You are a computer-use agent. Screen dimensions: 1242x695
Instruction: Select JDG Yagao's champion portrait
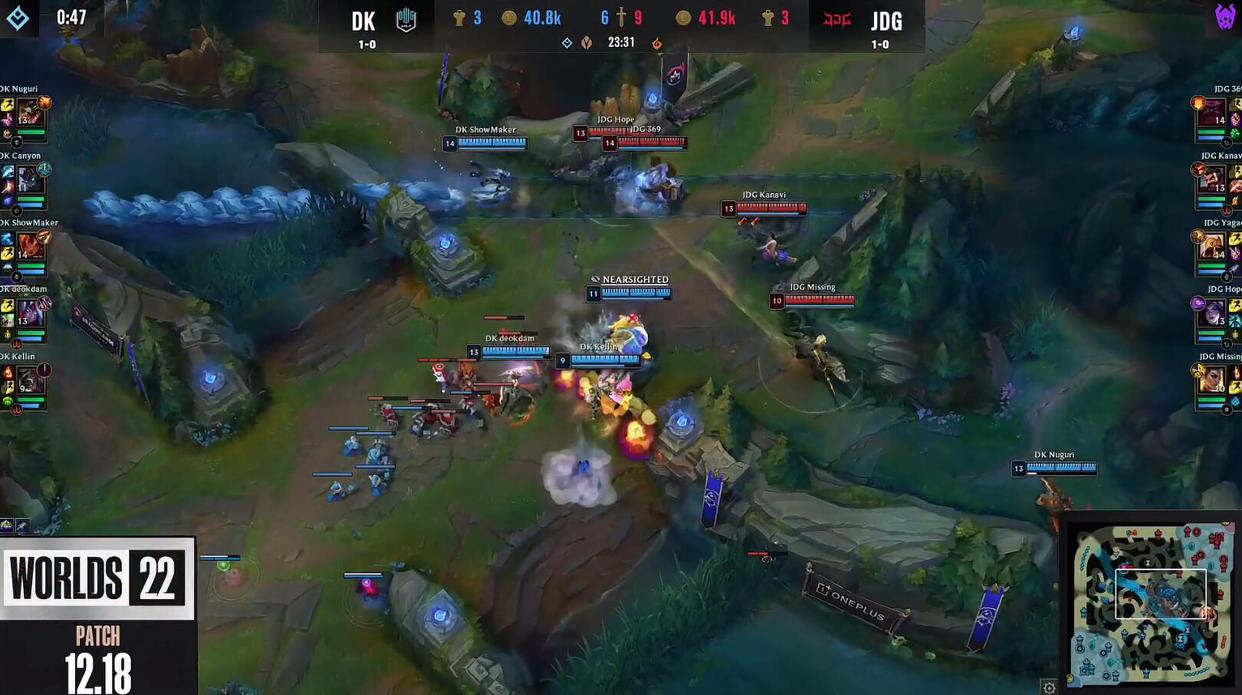(x=1214, y=247)
